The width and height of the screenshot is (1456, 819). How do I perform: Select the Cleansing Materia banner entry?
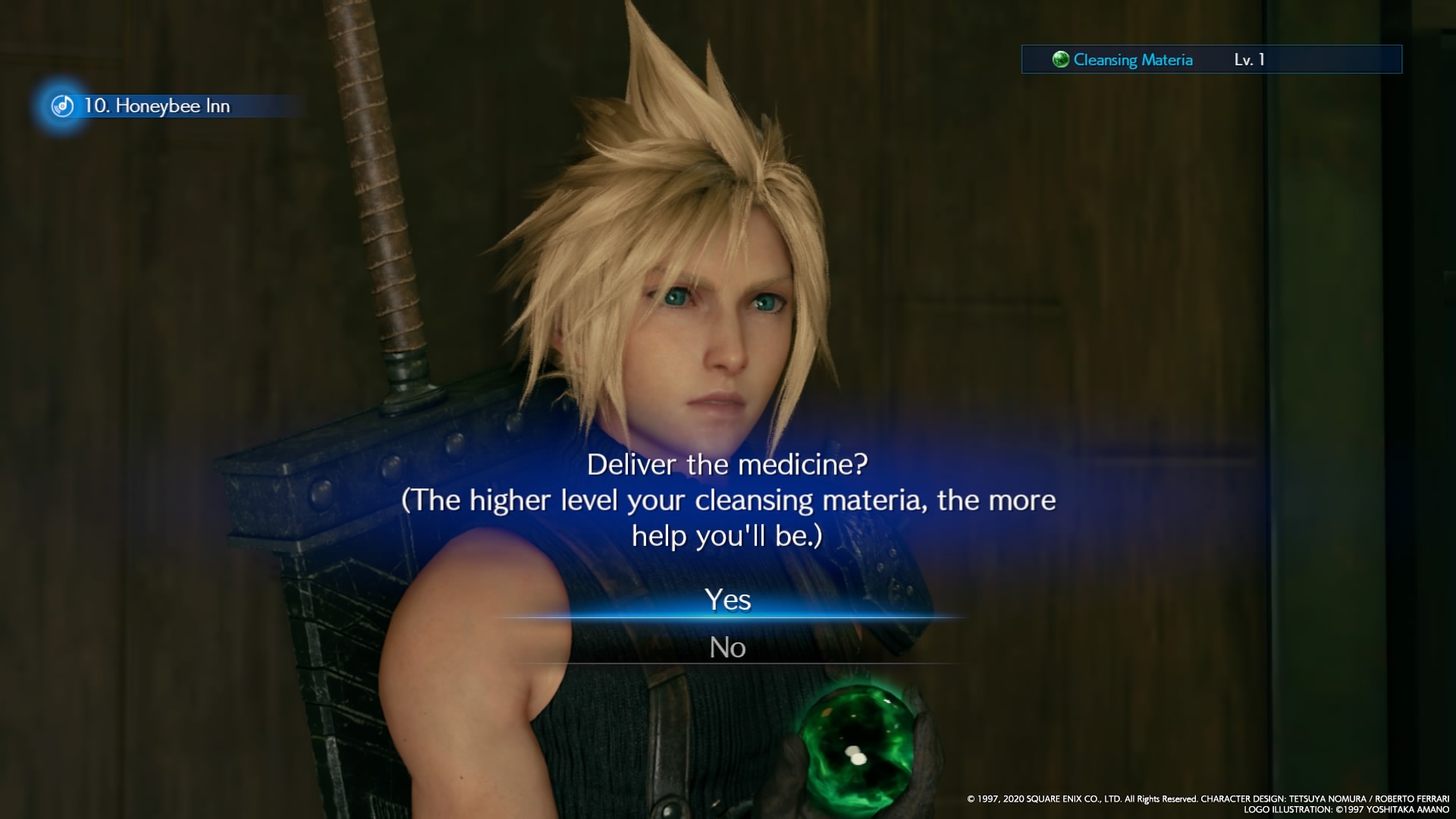point(1213,59)
